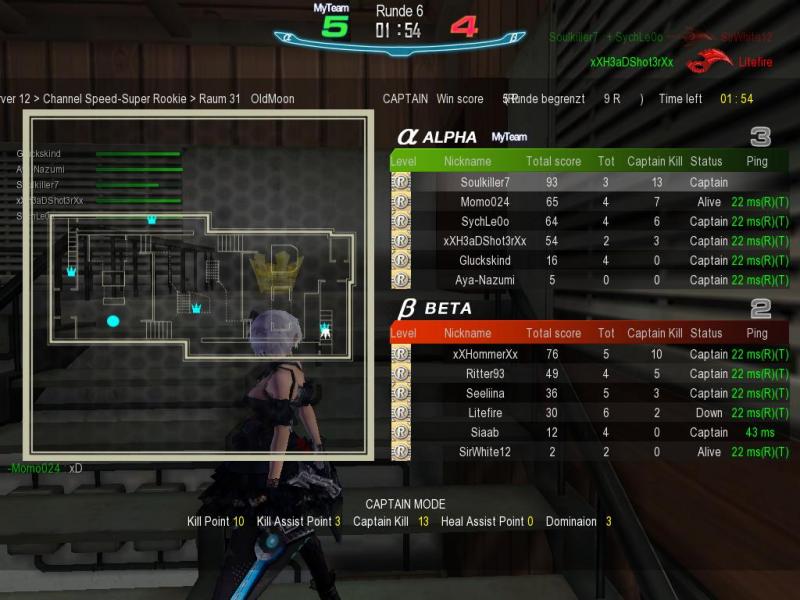Click the golden crown emblem on the map

tap(277, 268)
